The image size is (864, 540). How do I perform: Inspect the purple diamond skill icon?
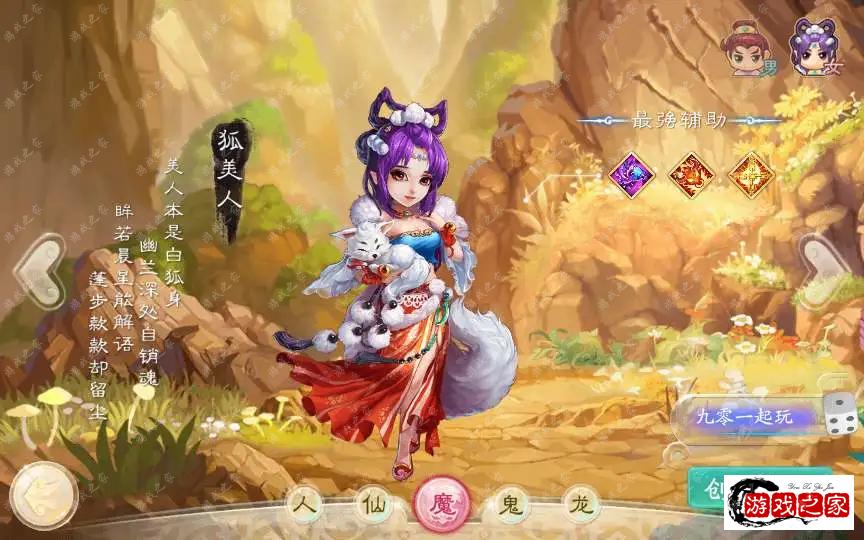coord(631,171)
